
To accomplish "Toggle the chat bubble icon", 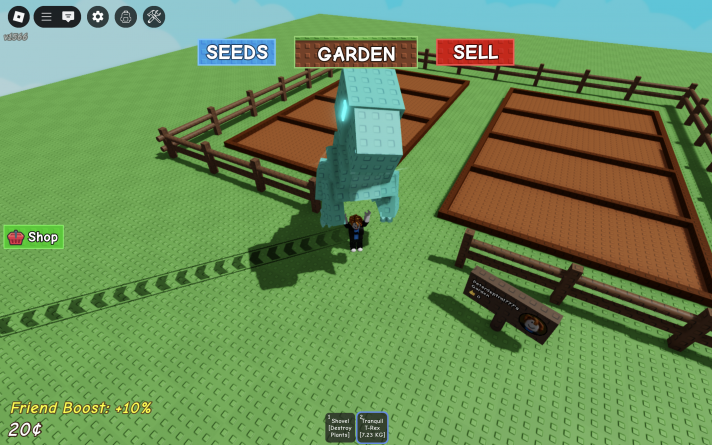I will pyautogui.click(x=68, y=16).
